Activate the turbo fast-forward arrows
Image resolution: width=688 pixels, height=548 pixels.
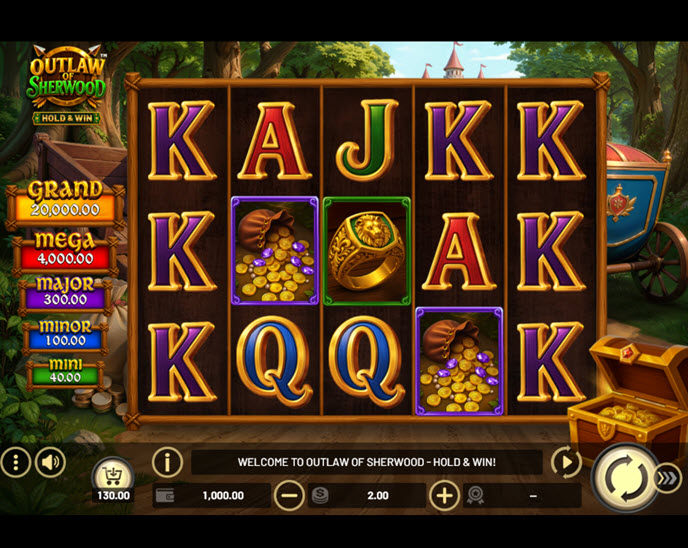click(668, 479)
